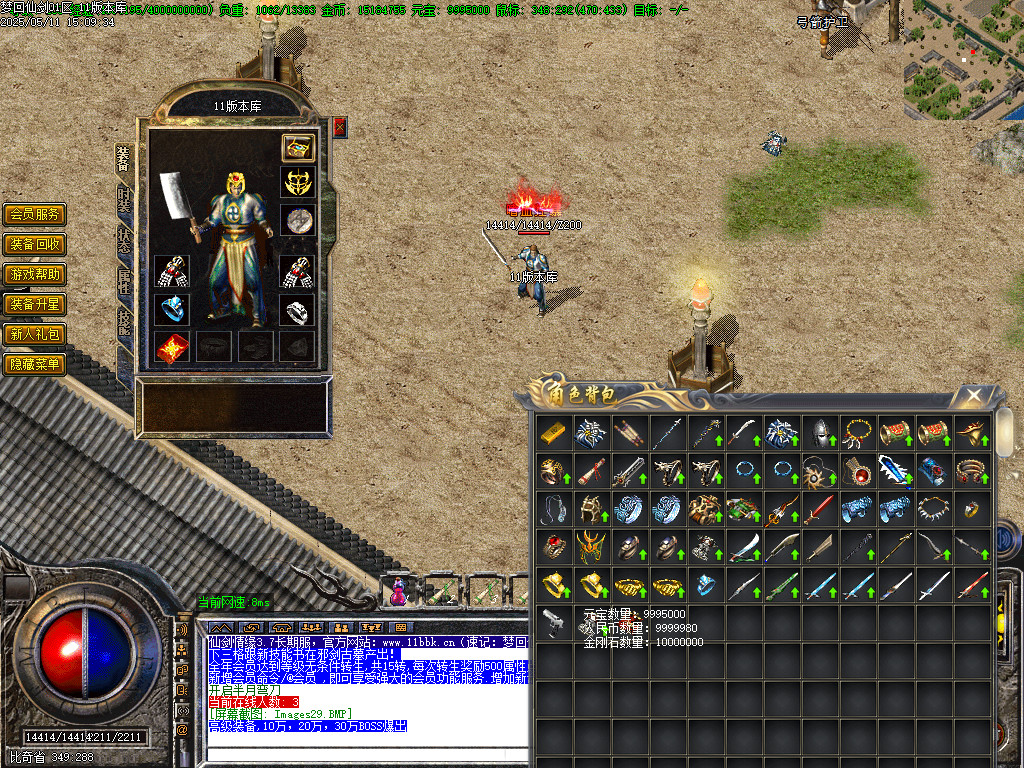Open the minimap in the corner
Viewport: 1024px width, 768px height.
[963, 60]
